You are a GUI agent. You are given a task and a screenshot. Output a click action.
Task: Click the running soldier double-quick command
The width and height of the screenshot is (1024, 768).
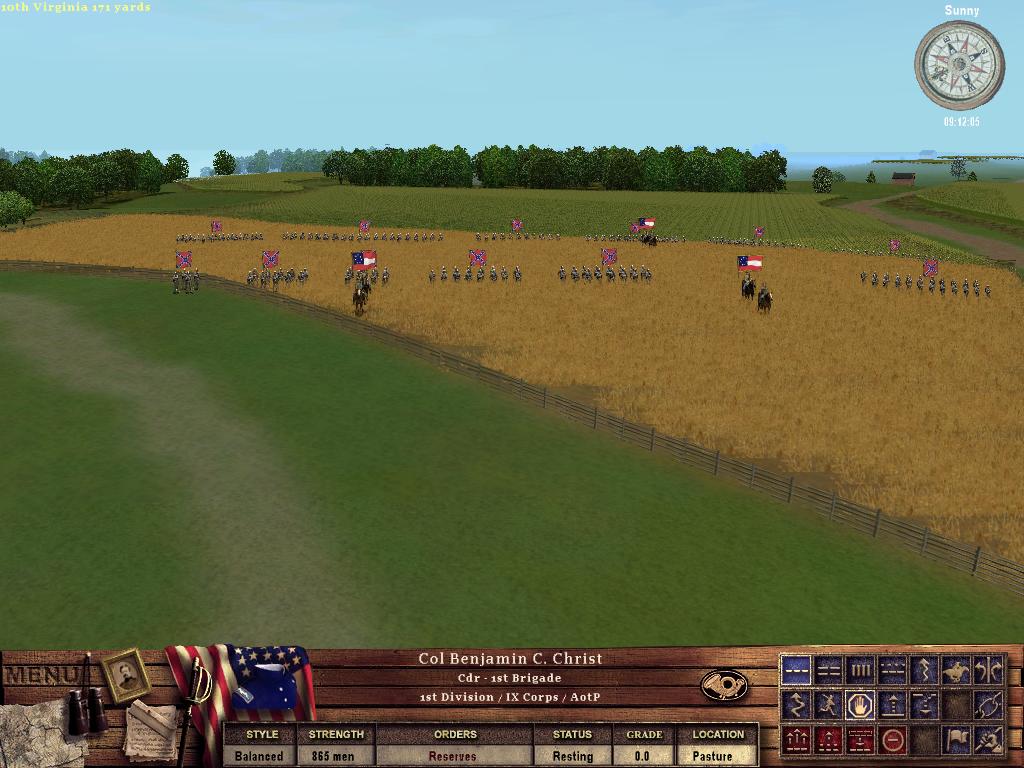[829, 705]
